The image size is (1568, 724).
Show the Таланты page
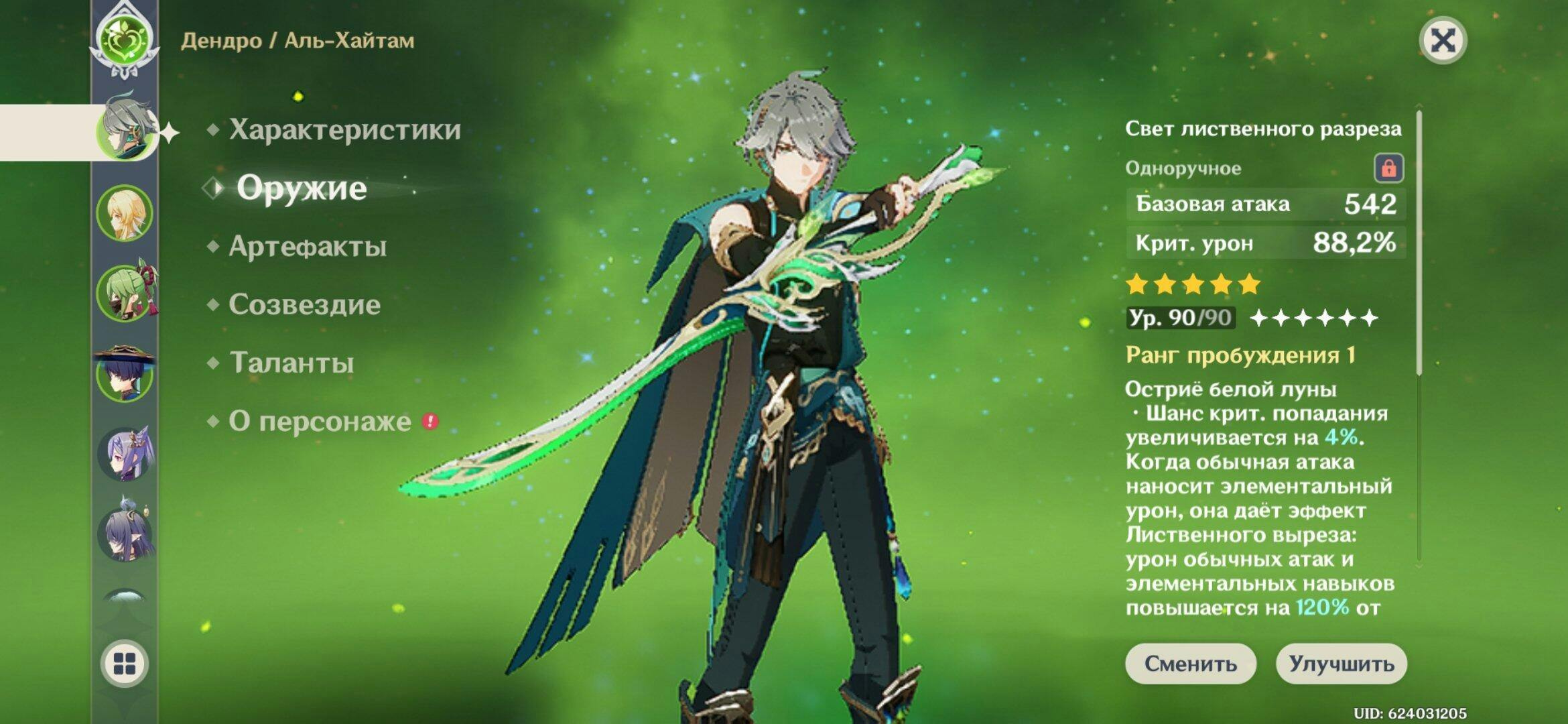[291, 363]
